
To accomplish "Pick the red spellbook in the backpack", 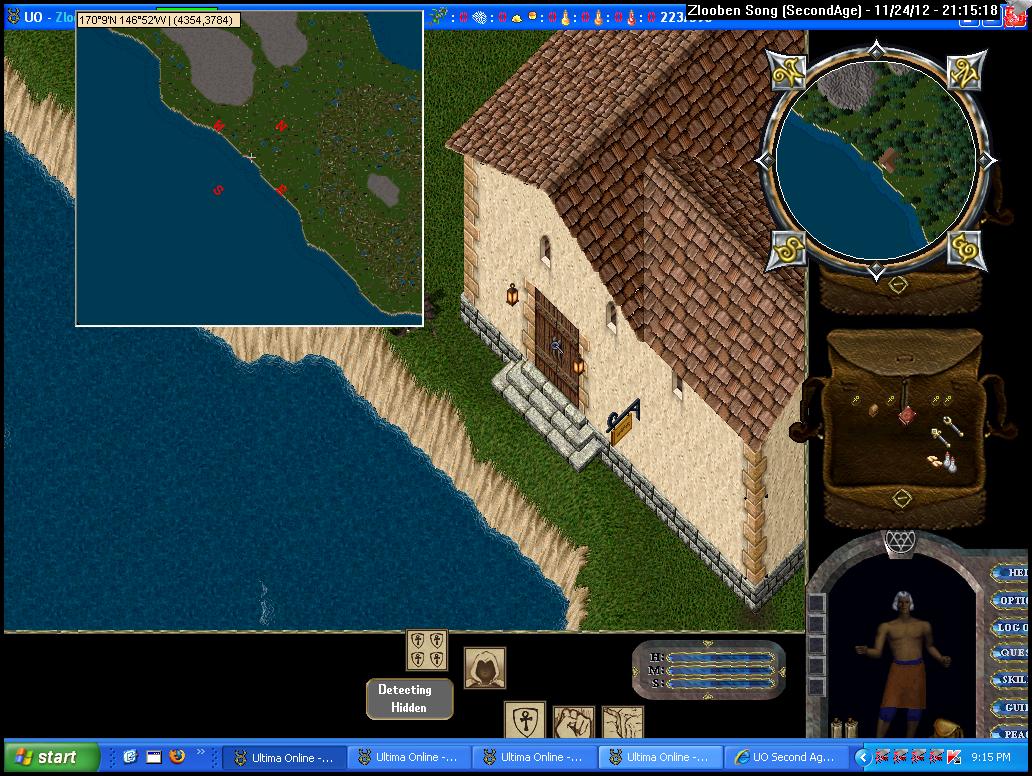I will tap(905, 412).
